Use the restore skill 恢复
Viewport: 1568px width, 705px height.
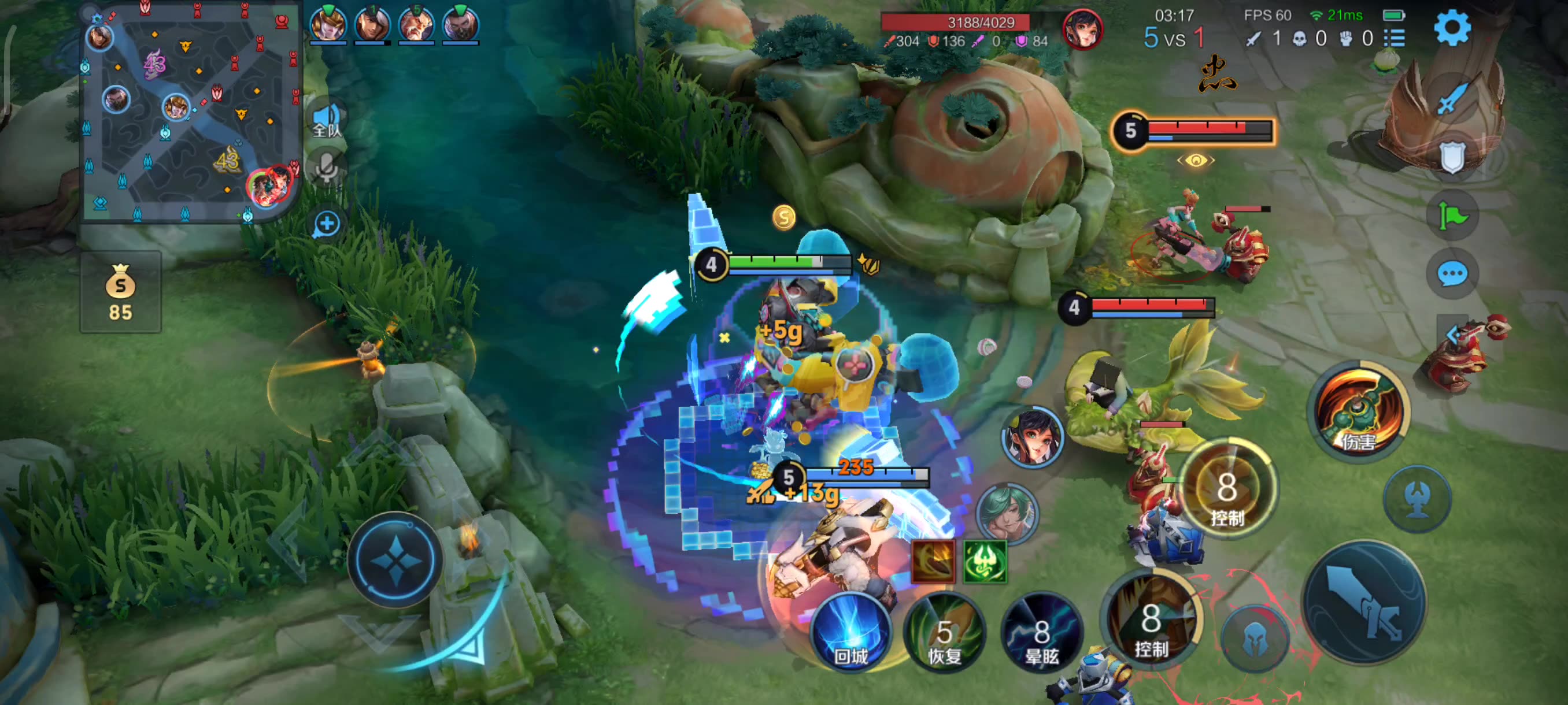[944, 634]
